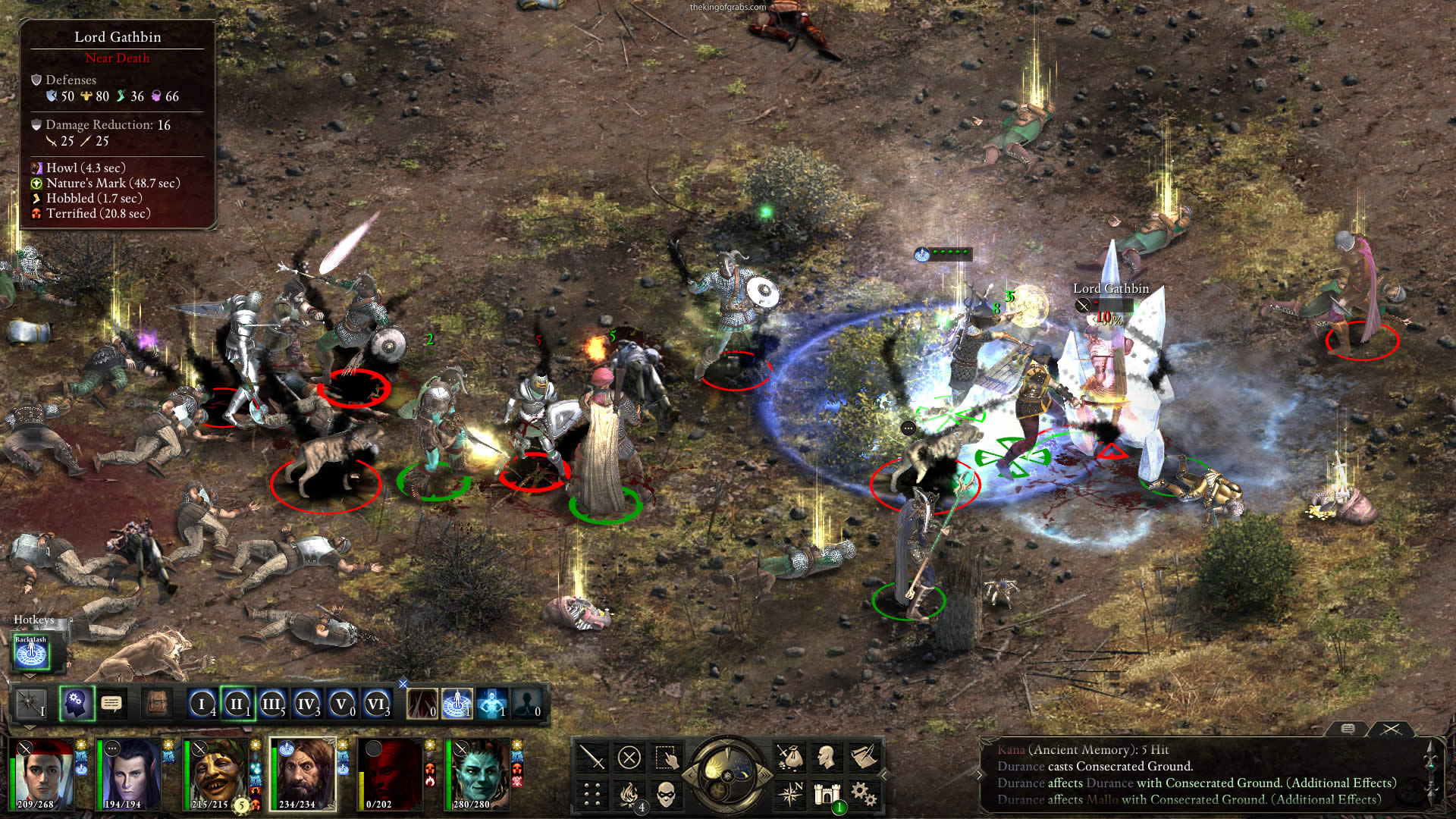Viewport: 1456px width, 819px height.
Task: Switch to the combat log tab
Action: [x=1391, y=730]
